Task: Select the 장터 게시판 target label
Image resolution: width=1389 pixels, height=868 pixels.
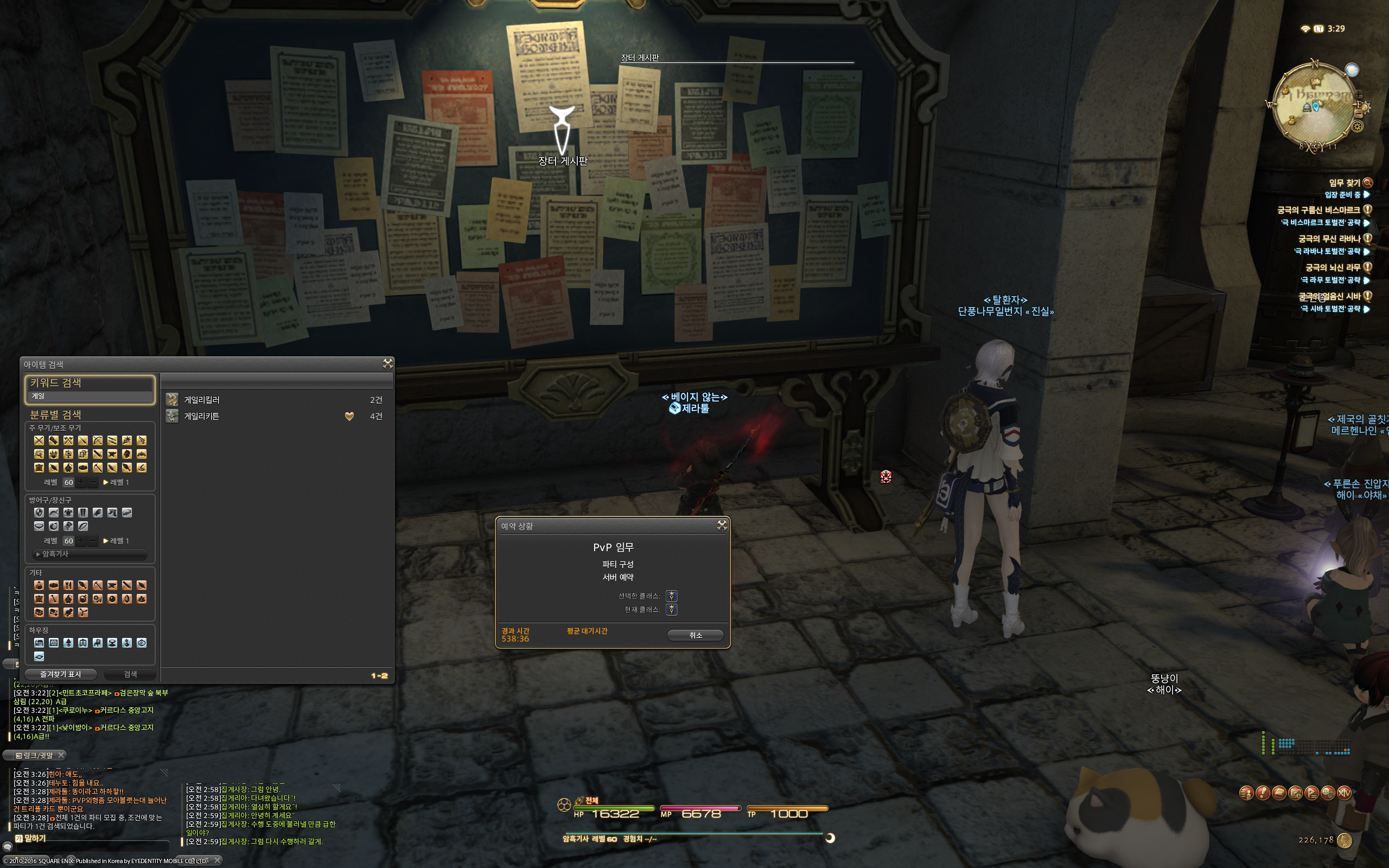Action: click(x=563, y=161)
